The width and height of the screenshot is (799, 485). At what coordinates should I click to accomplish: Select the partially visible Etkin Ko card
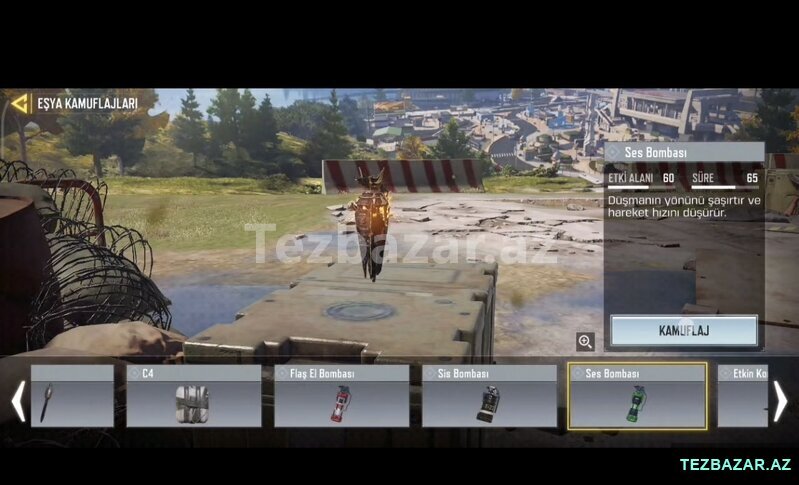[x=742, y=396]
